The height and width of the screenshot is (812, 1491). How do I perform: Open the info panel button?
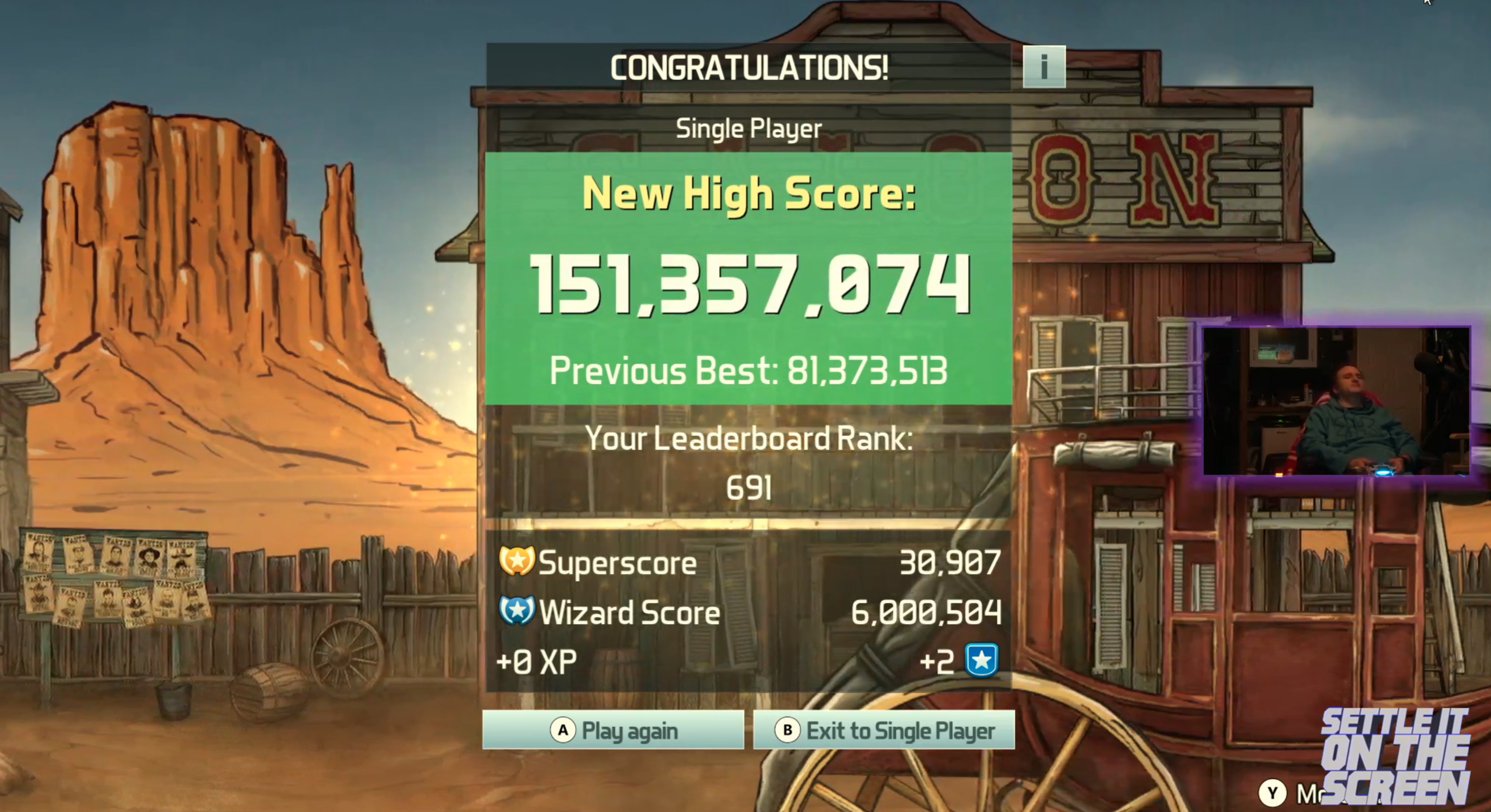(x=1044, y=67)
